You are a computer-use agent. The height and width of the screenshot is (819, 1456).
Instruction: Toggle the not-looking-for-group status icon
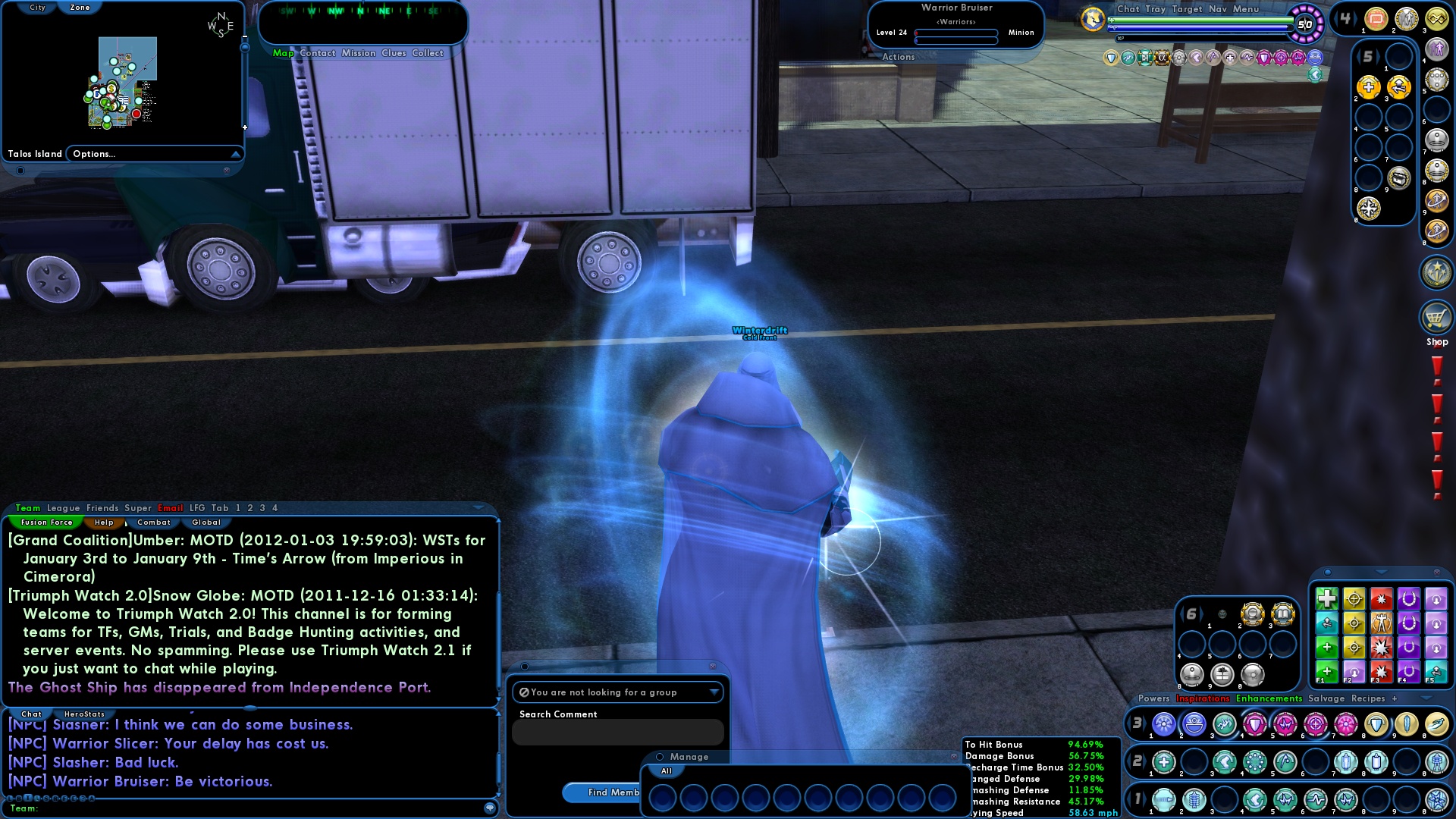click(523, 692)
